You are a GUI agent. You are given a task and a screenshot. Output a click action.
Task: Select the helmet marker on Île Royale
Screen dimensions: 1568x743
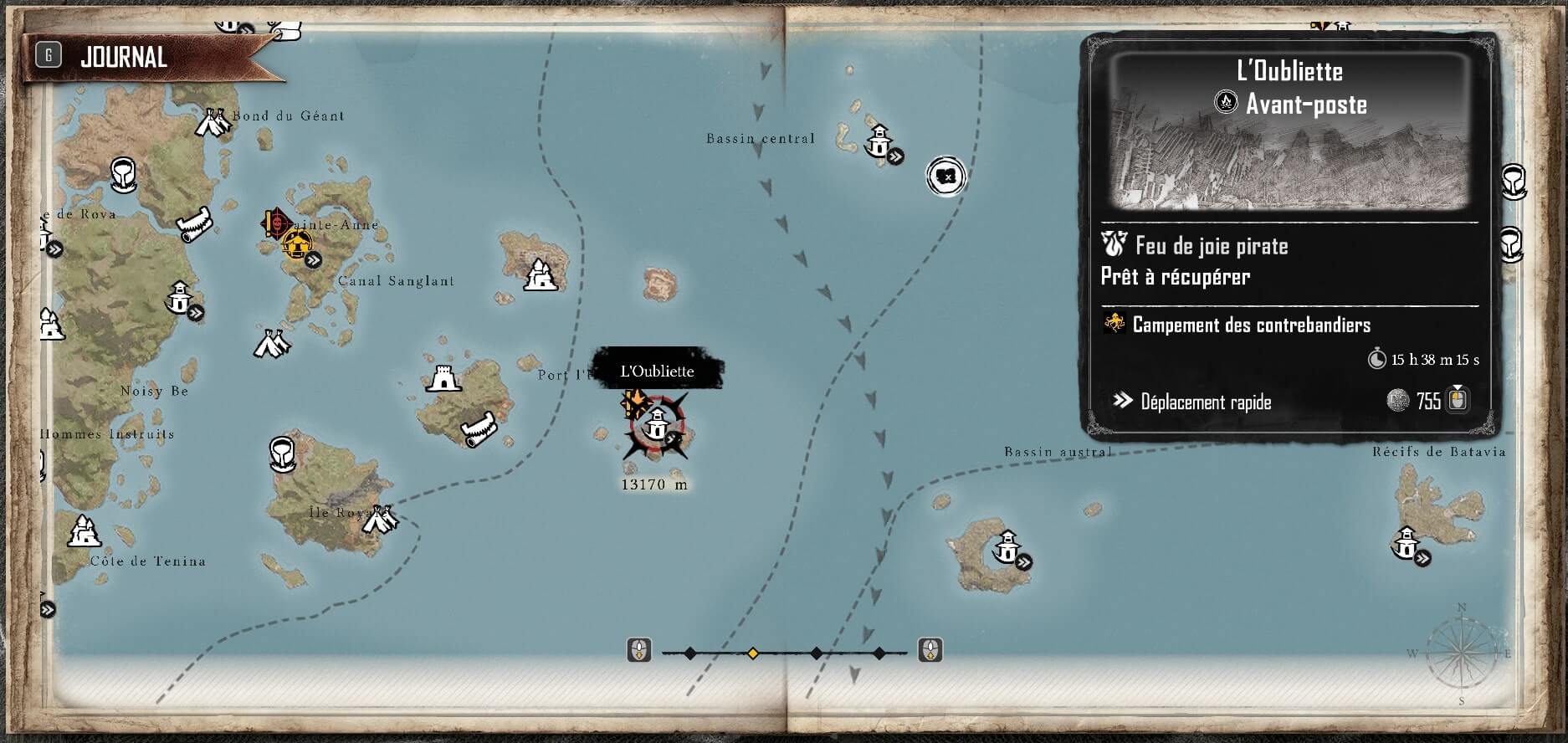tap(282, 453)
